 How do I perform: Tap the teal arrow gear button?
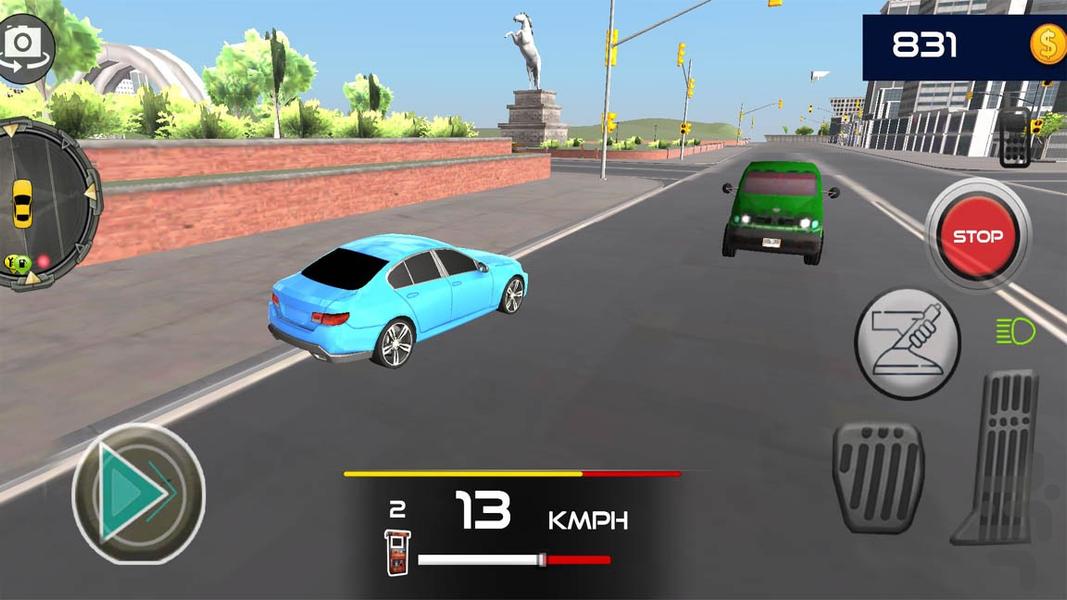coord(137,492)
